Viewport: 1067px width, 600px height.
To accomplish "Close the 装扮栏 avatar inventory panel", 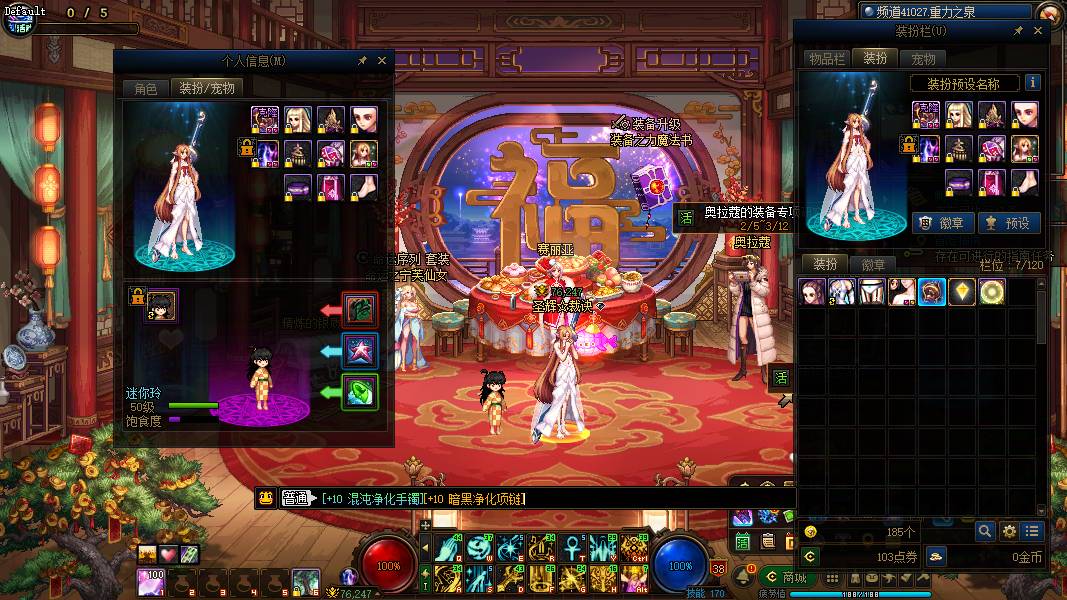I will pyautogui.click(x=1038, y=31).
